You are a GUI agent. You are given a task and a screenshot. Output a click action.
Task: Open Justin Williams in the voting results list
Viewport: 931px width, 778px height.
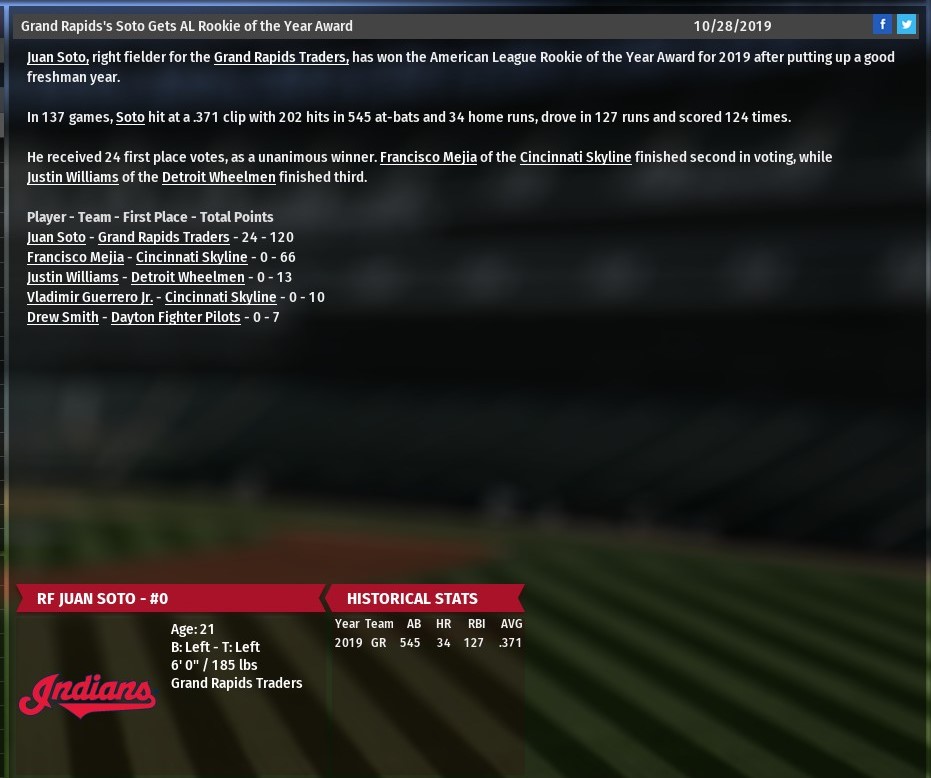[72, 277]
